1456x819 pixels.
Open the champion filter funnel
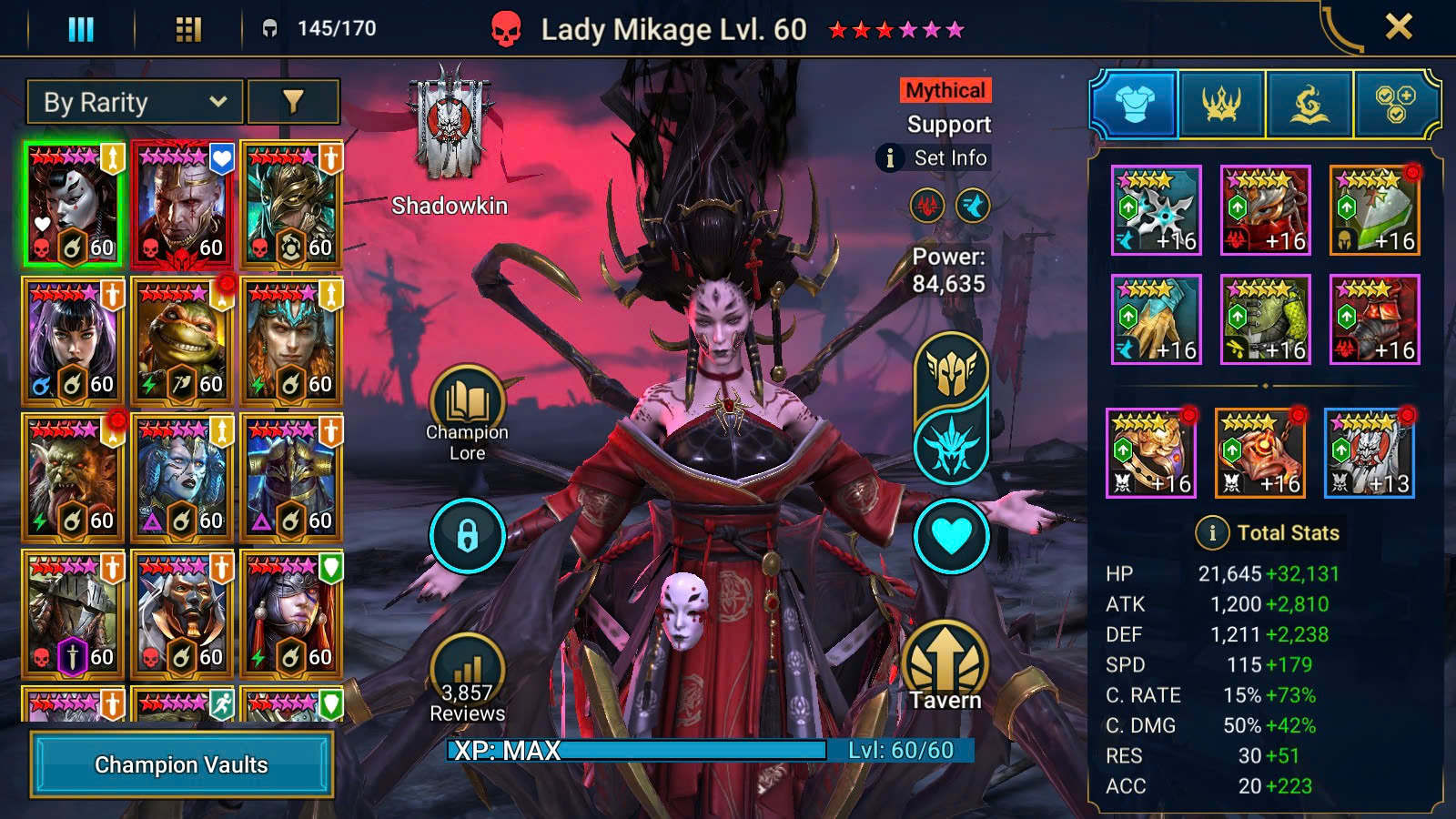coord(293,102)
